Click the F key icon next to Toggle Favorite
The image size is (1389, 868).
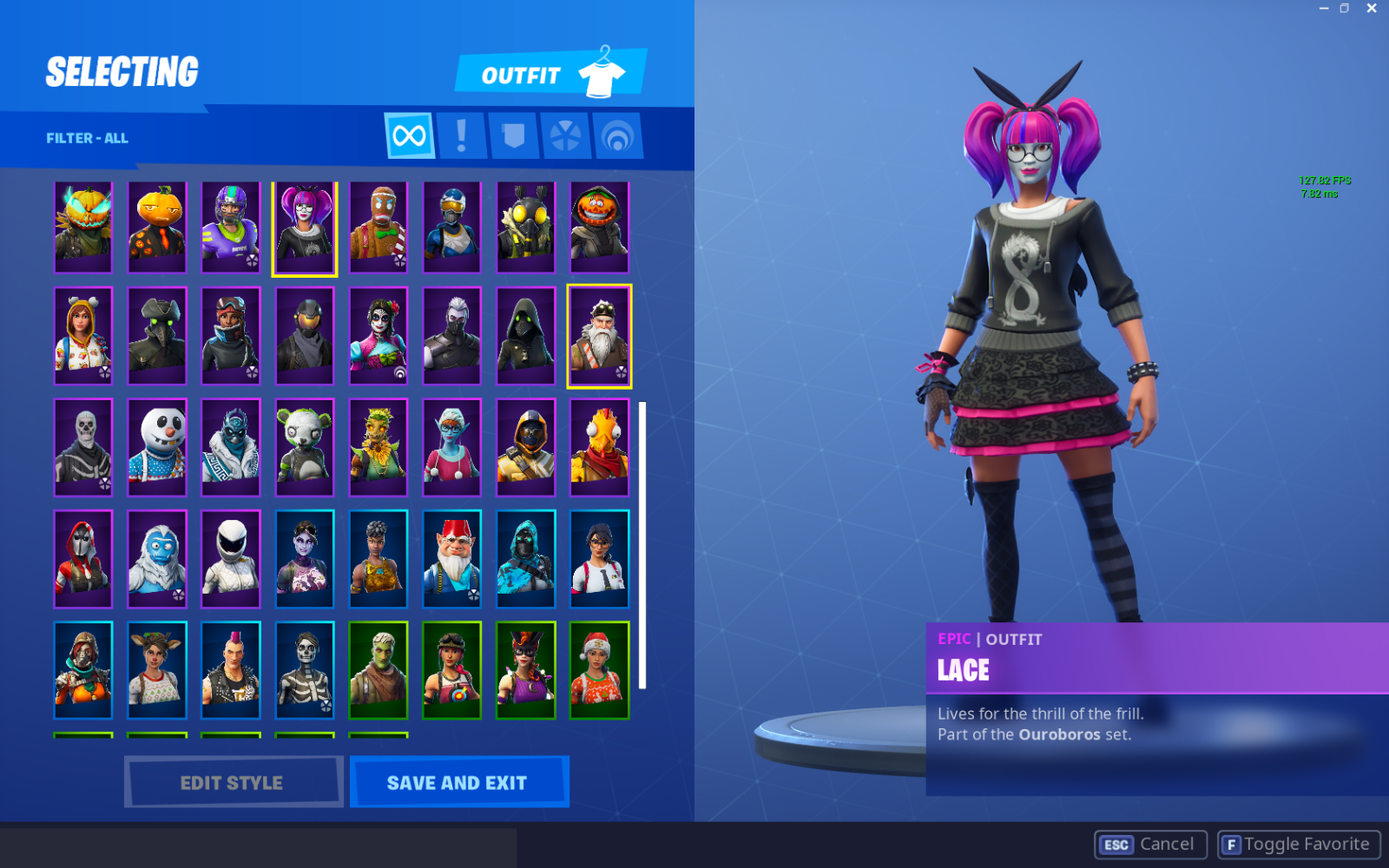click(x=1230, y=843)
